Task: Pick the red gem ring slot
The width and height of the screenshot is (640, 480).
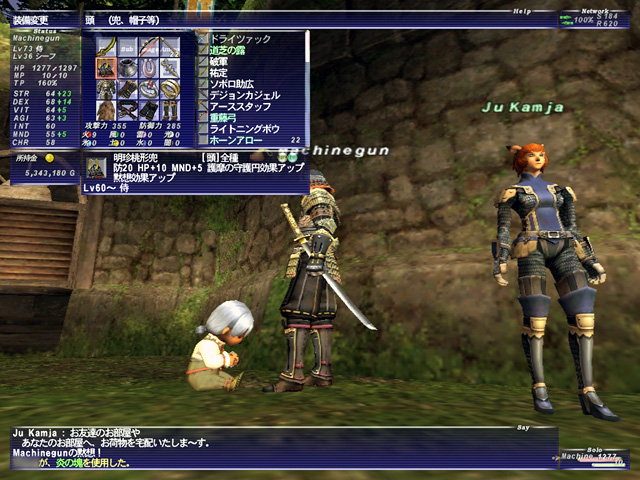Action: point(149,89)
